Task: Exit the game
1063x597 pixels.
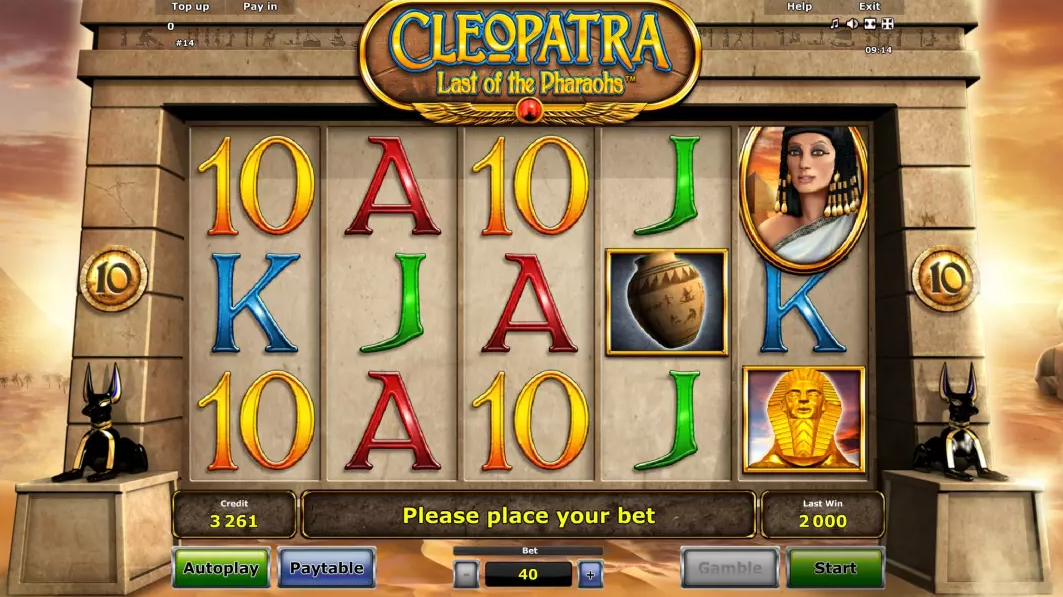Action: [x=869, y=7]
